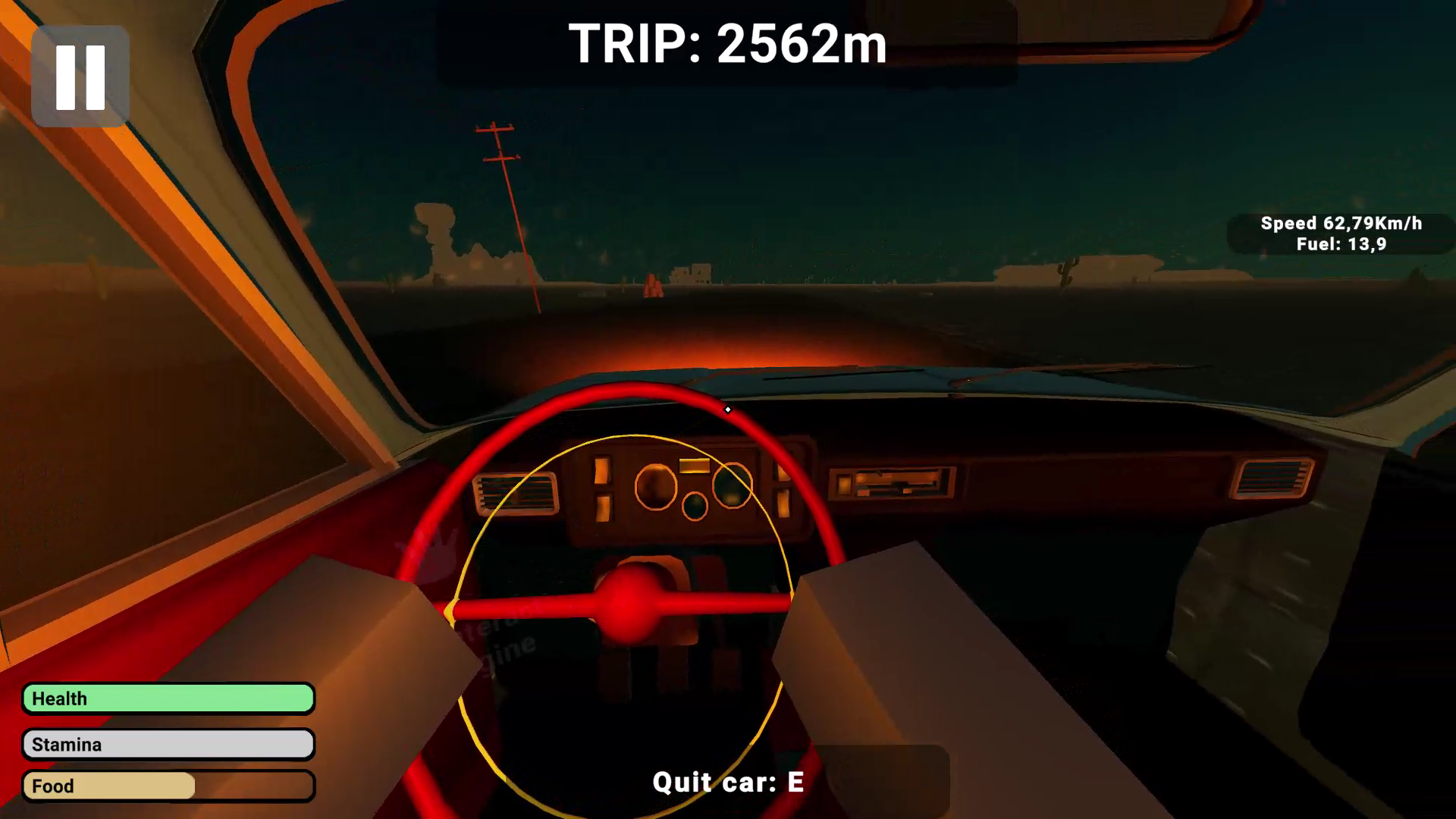Click the small fuel gauge dial

(695, 507)
